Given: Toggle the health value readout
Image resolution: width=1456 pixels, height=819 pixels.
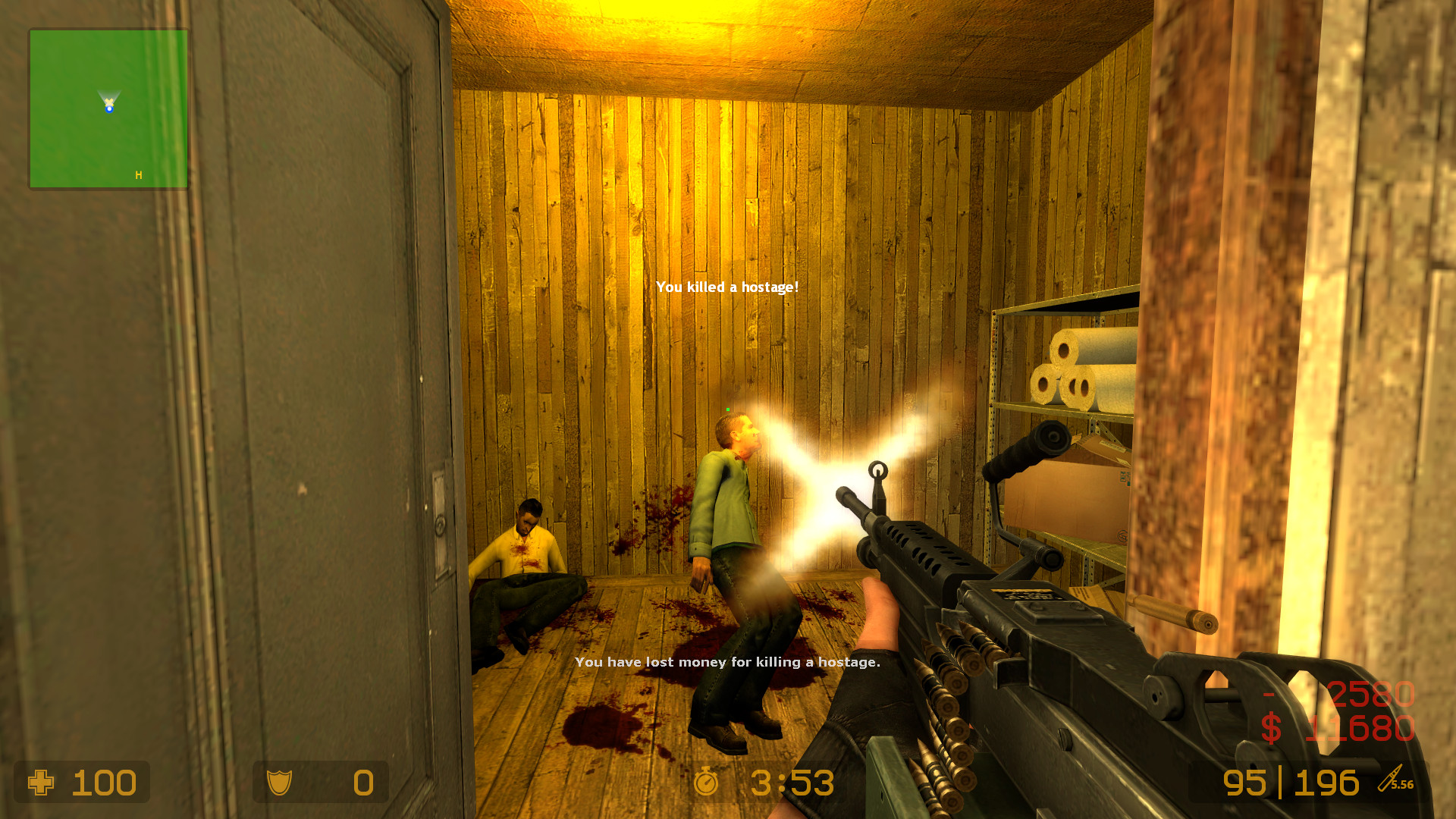Looking at the screenshot, I should (105, 783).
